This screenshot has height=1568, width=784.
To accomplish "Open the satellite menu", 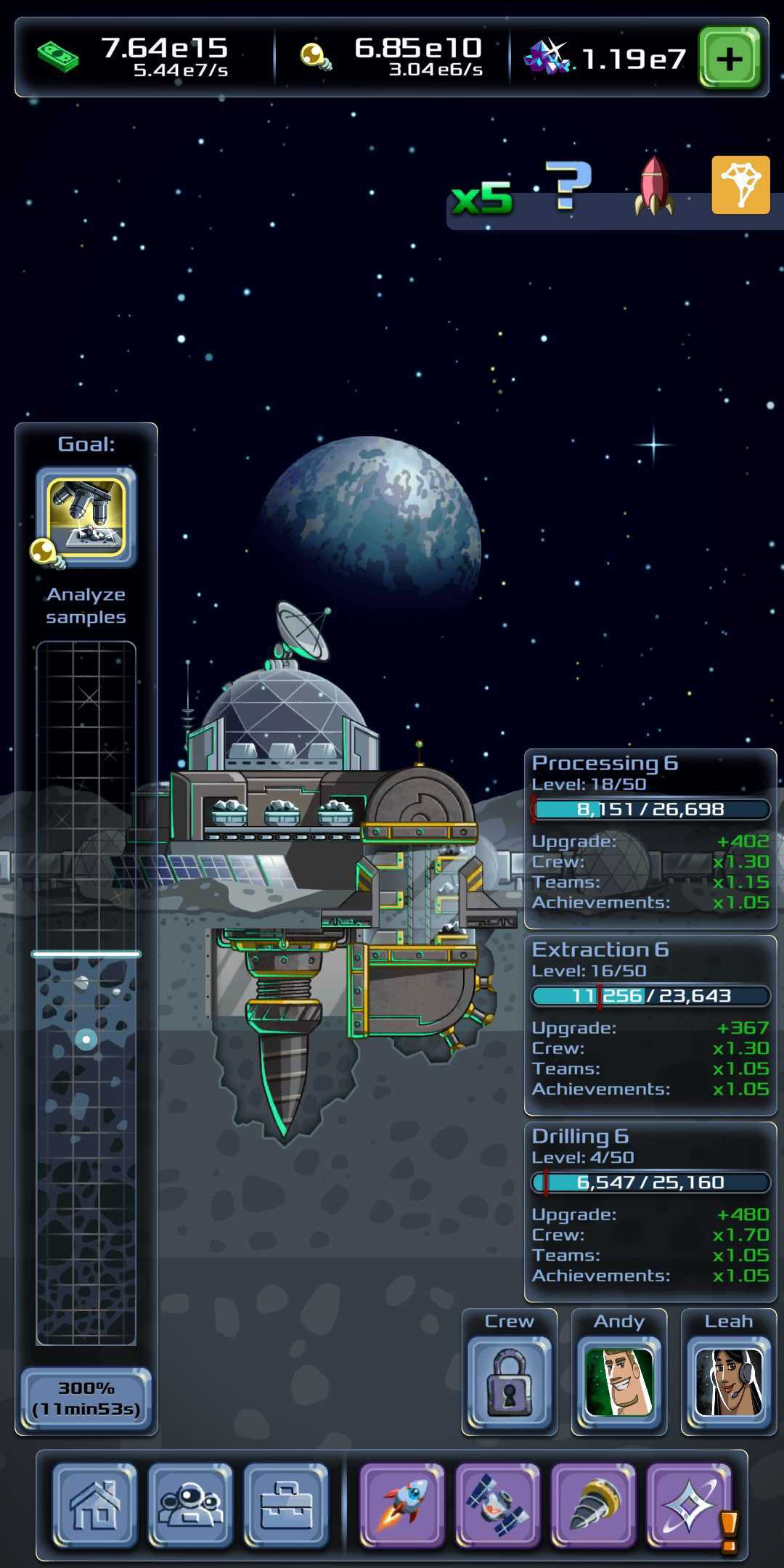I will point(498,1505).
